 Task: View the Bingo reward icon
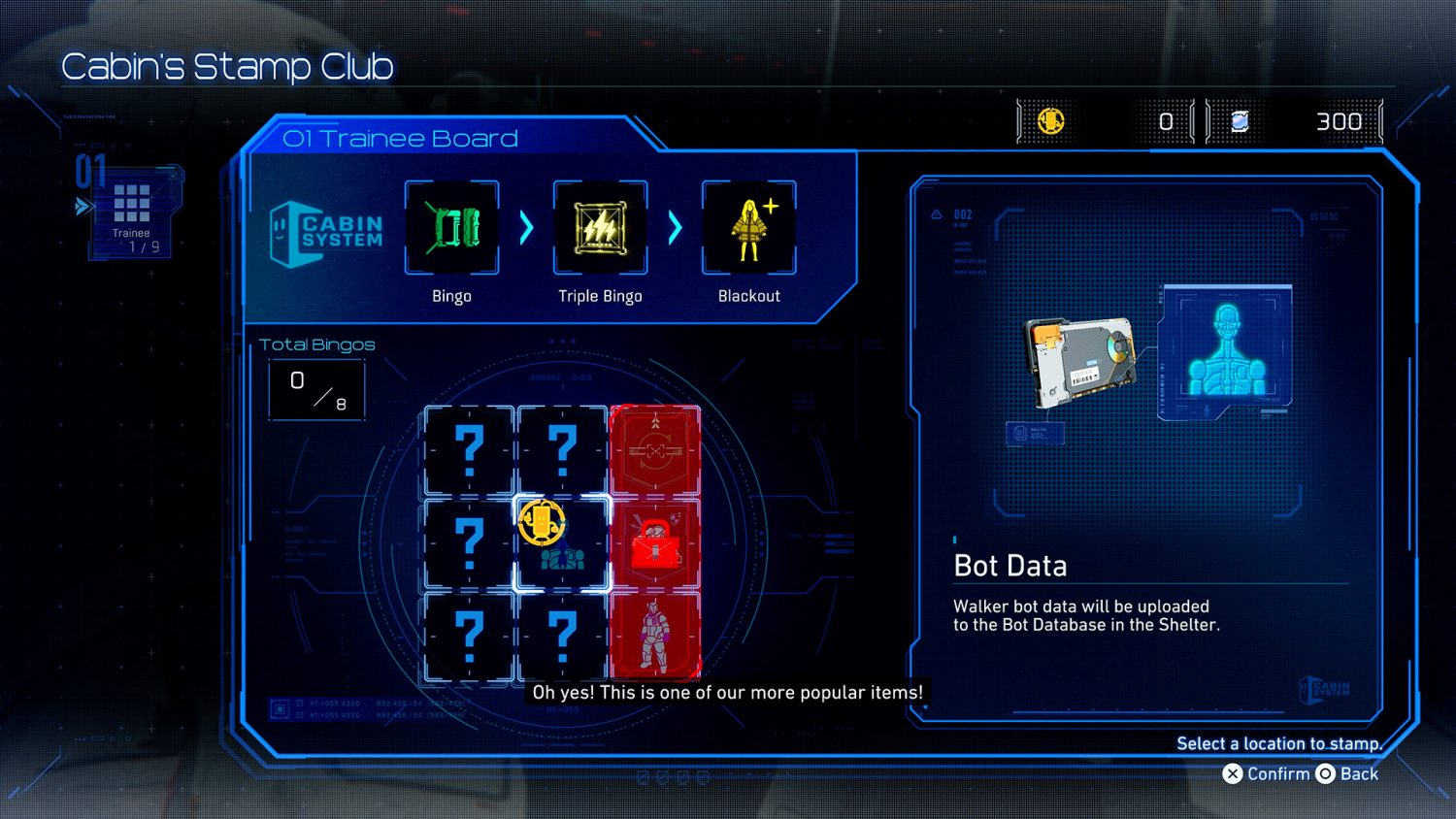(x=451, y=228)
